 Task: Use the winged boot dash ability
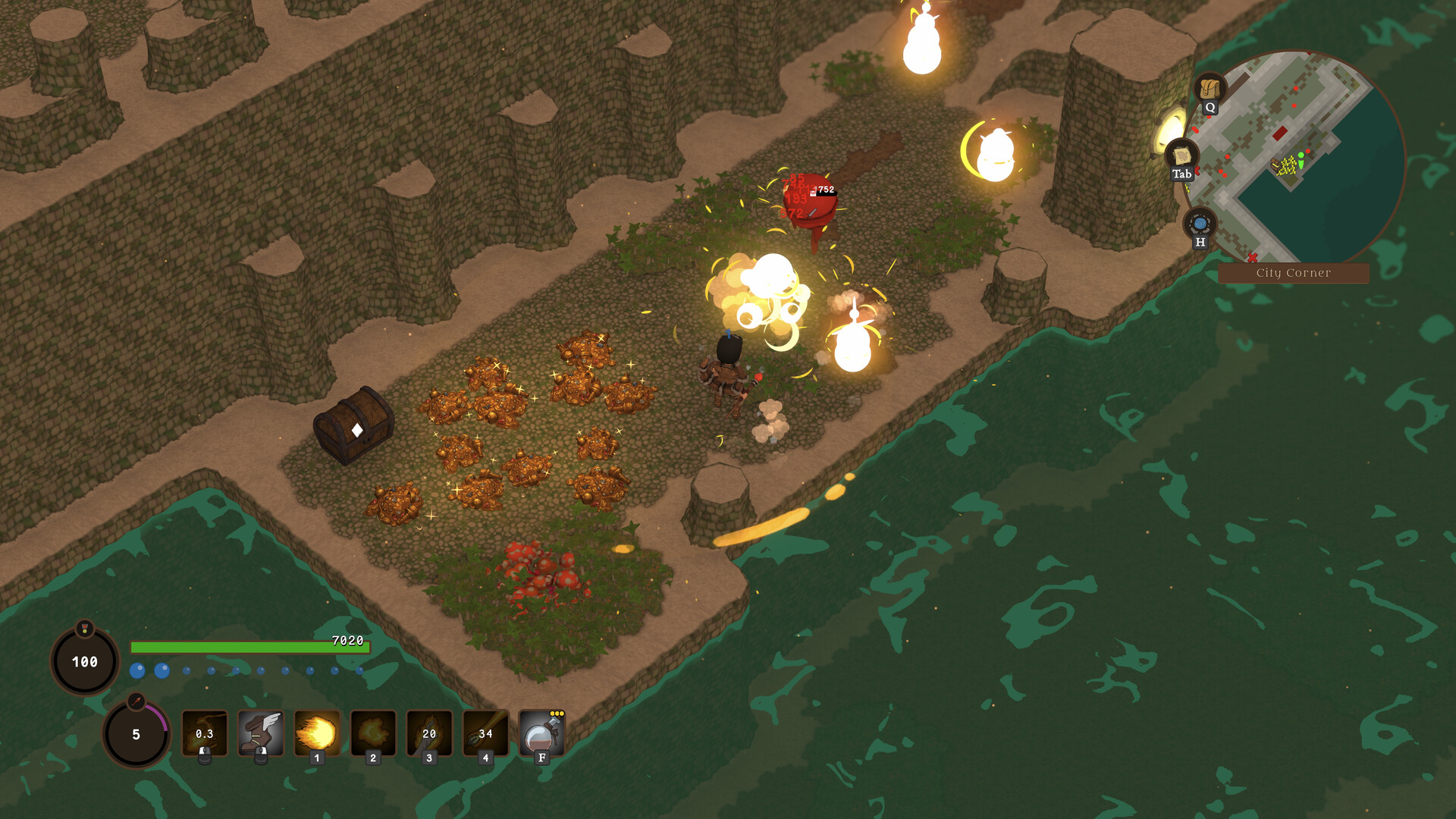pyautogui.click(x=261, y=733)
